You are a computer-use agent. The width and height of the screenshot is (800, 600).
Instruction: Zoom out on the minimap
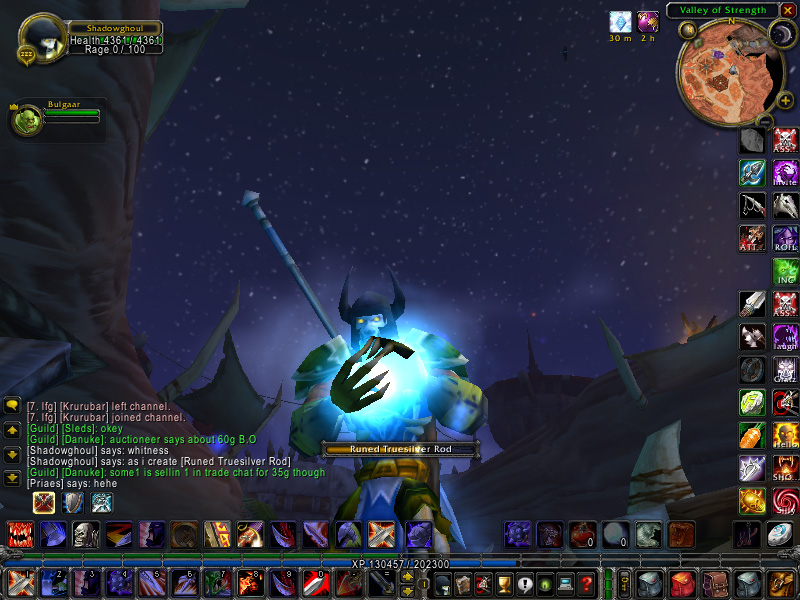coord(764,121)
